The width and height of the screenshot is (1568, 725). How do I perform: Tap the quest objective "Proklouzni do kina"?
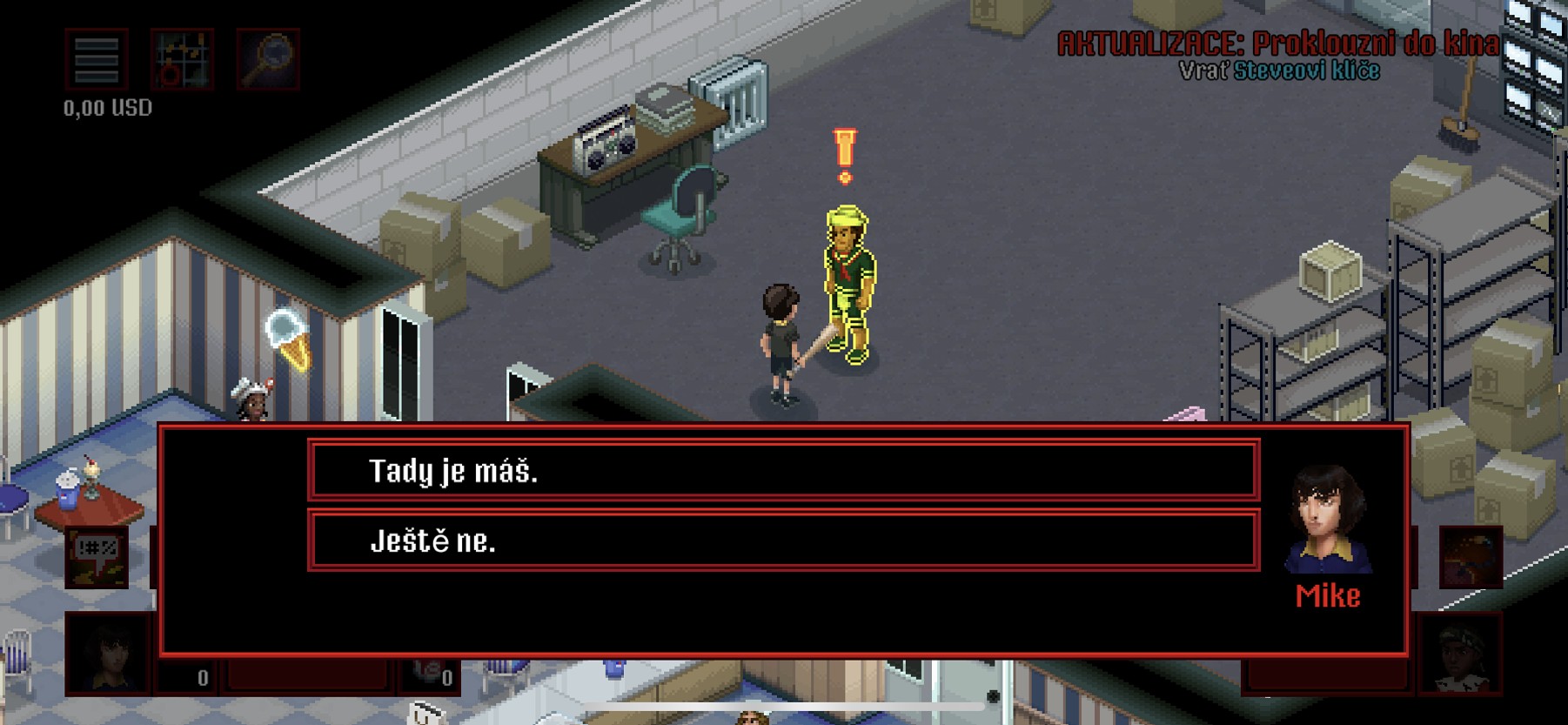point(1374,43)
